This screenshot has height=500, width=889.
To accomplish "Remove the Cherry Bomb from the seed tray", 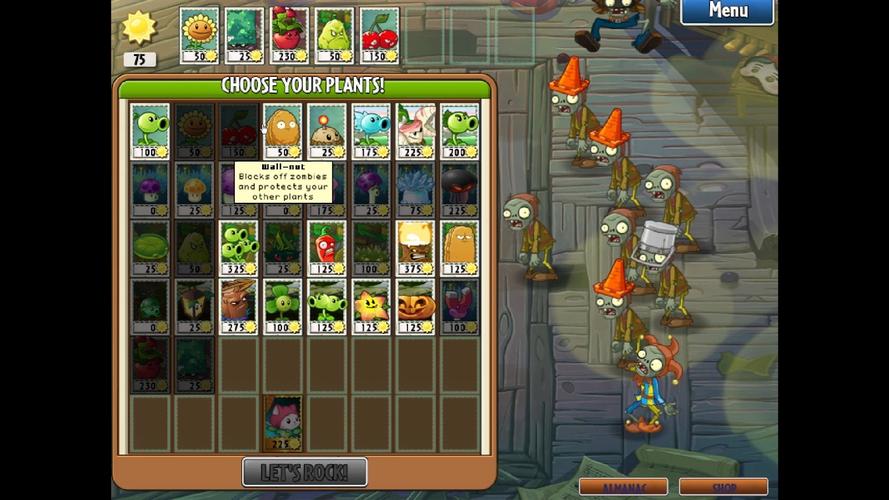I will coord(379,36).
